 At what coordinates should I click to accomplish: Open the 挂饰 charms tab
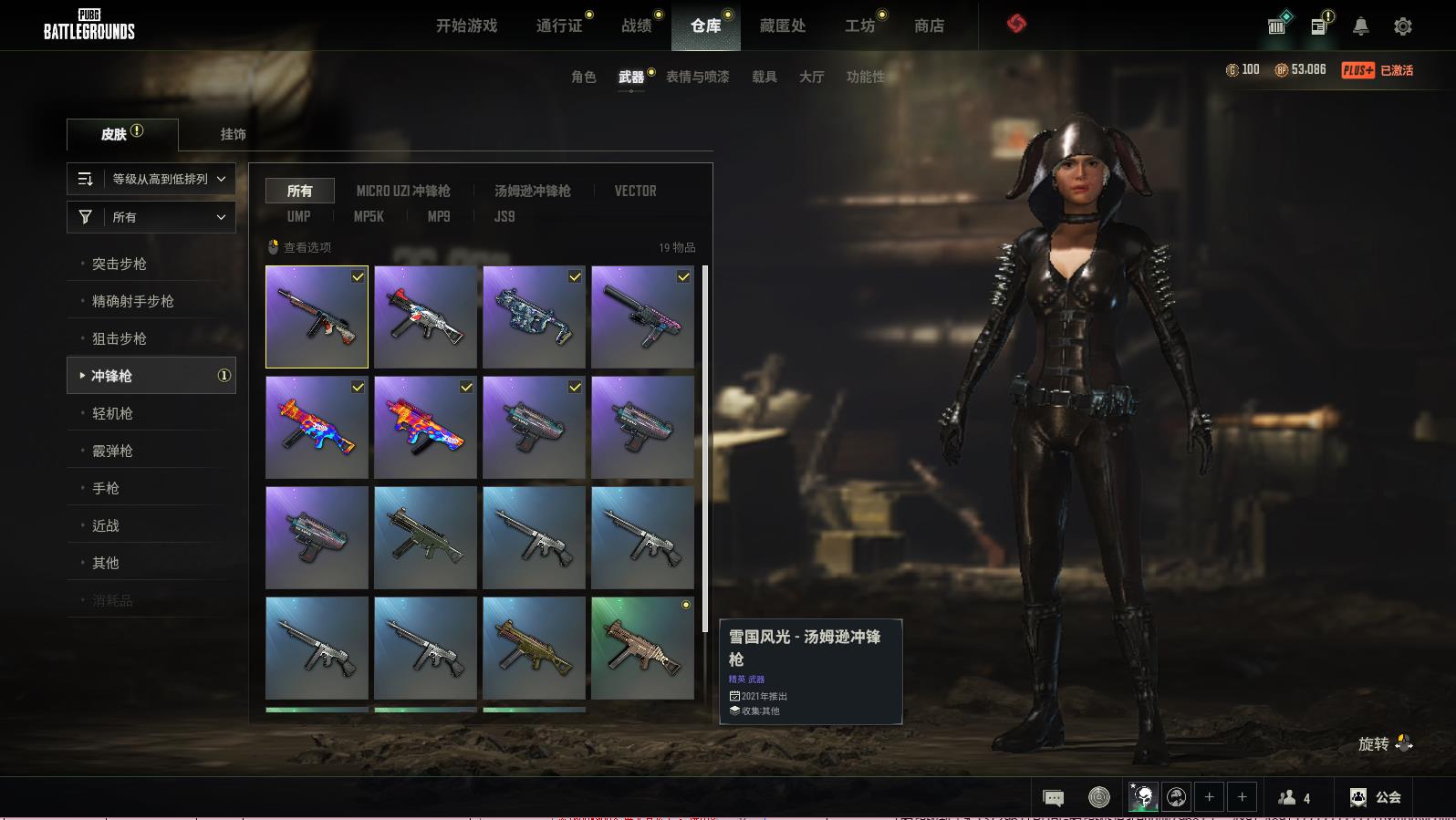tap(233, 134)
